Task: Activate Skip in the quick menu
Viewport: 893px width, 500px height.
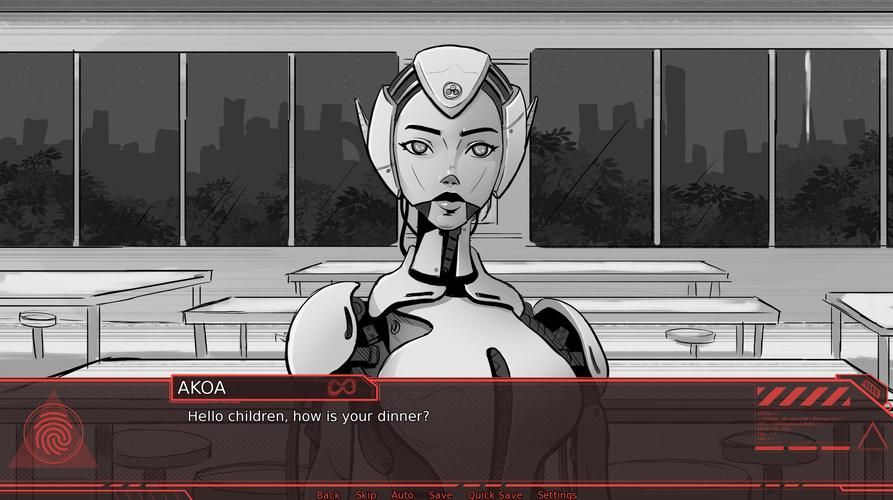Action: (366, 495)
